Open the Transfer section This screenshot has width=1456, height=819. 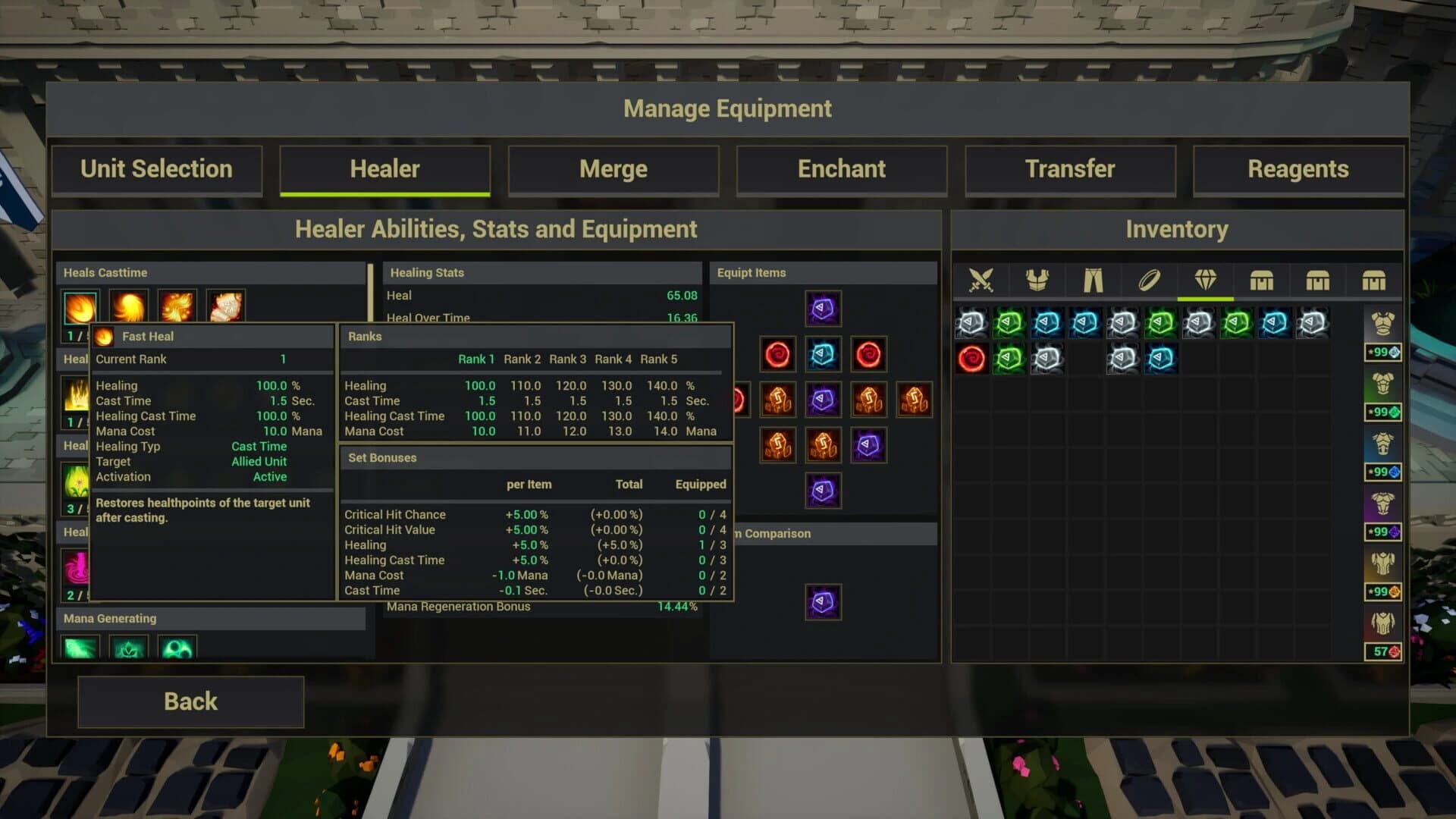[1070, 169]
